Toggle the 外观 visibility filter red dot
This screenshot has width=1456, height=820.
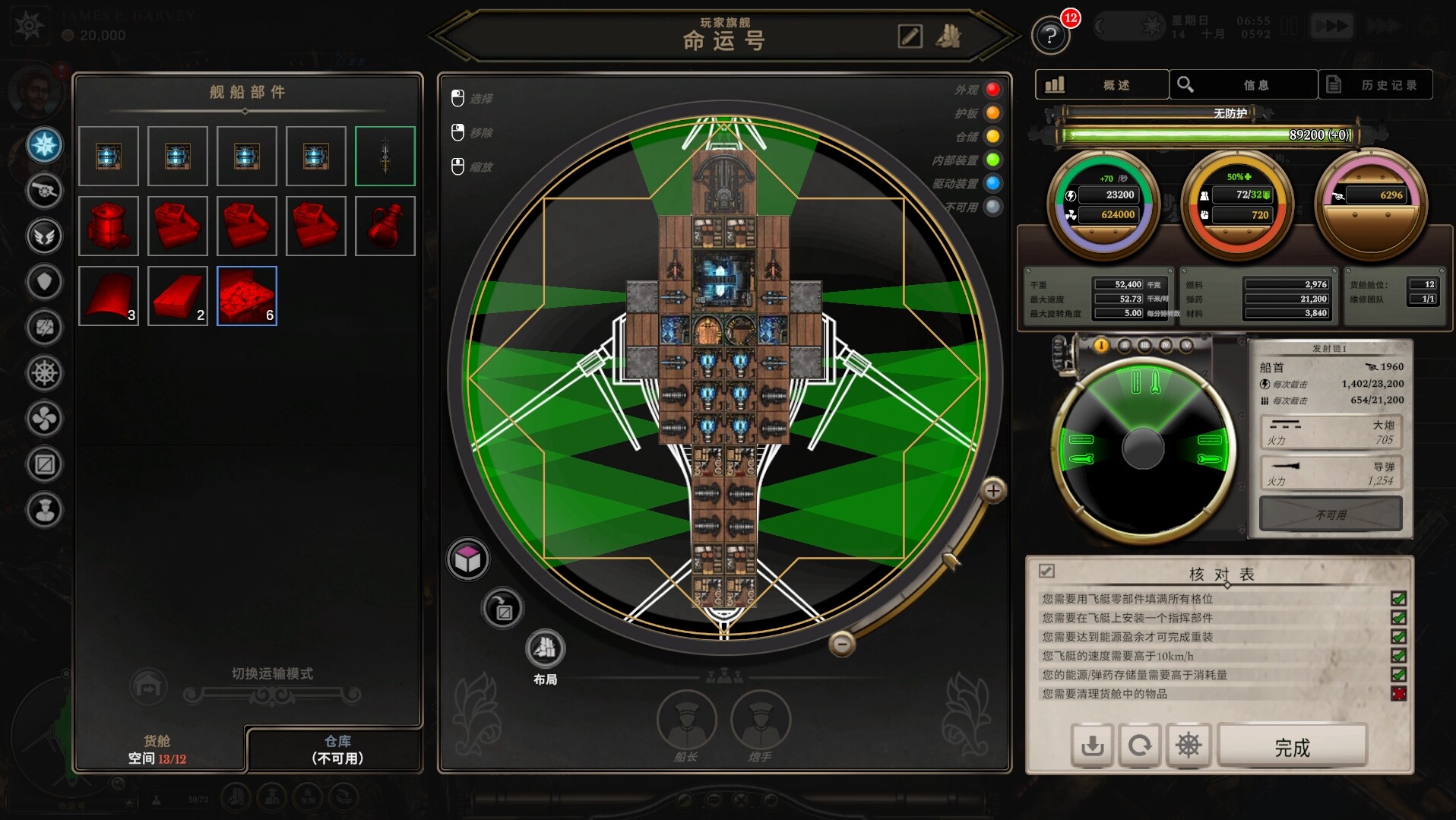click(x=992, y=89)
